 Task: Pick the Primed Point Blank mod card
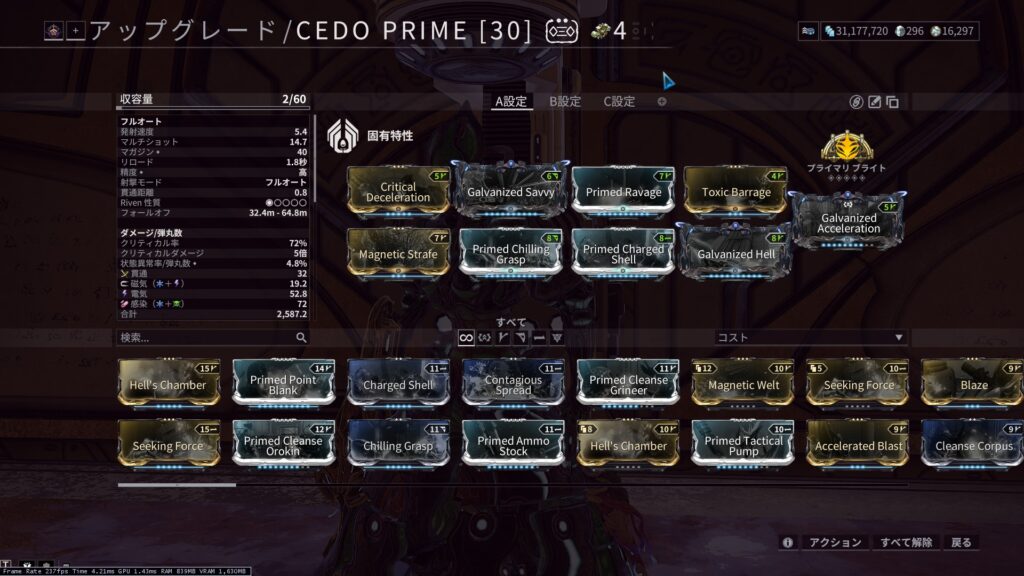pos(283,385)
